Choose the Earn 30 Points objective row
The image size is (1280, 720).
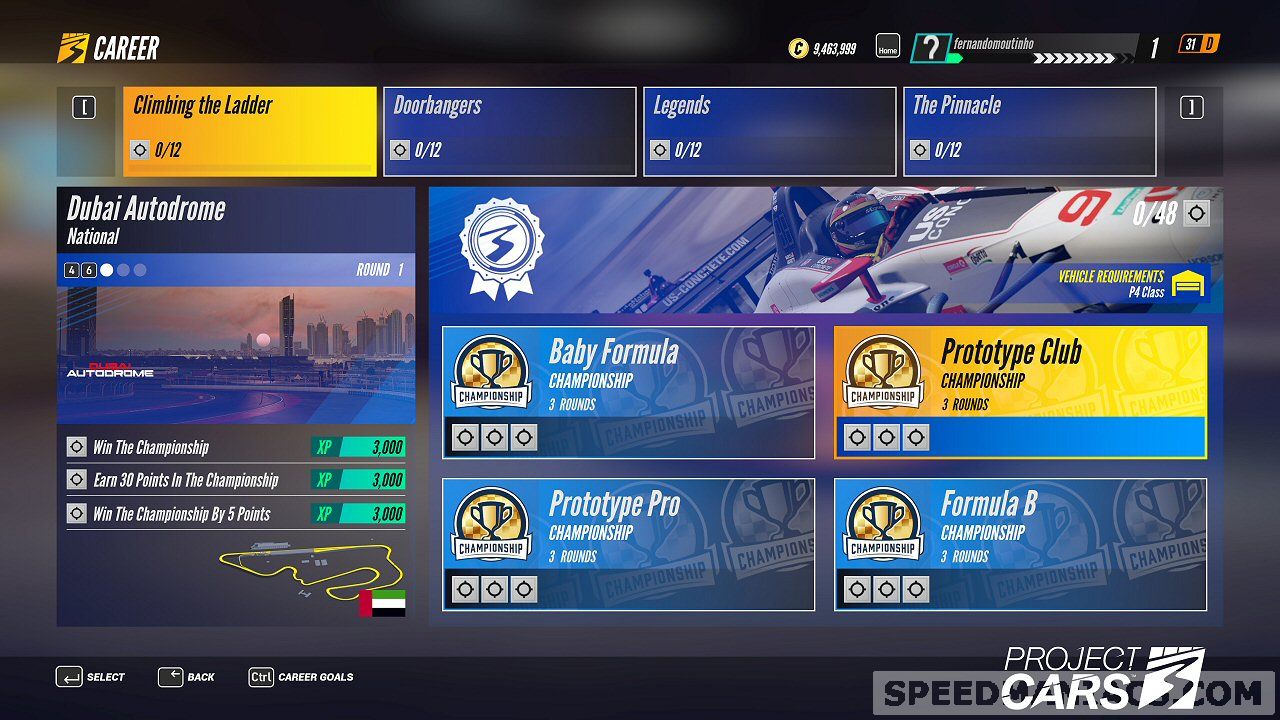point(236,480)
